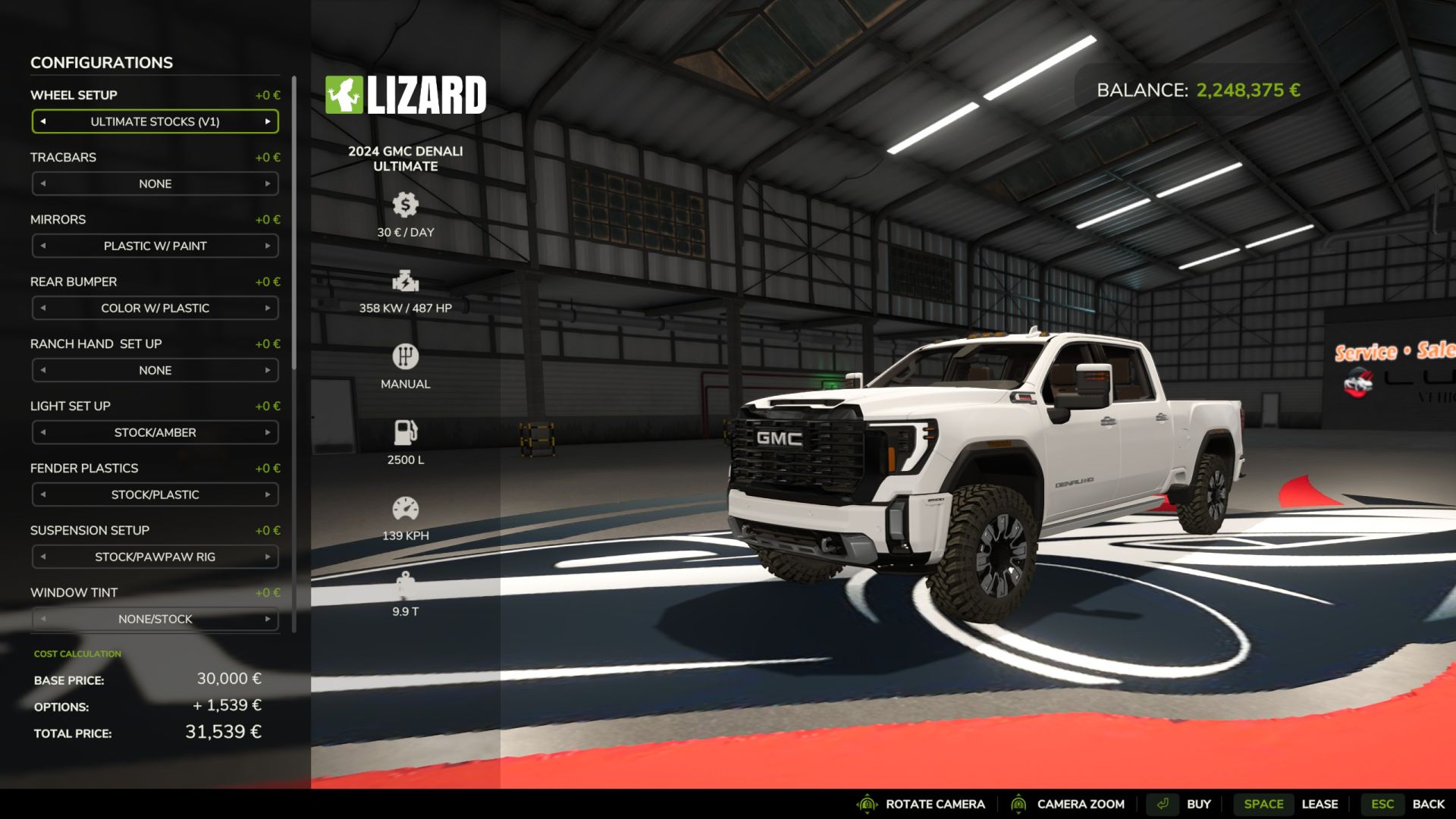Select previous Mirrors option
Screen dimensions: 1456x819
pos(43,246)
